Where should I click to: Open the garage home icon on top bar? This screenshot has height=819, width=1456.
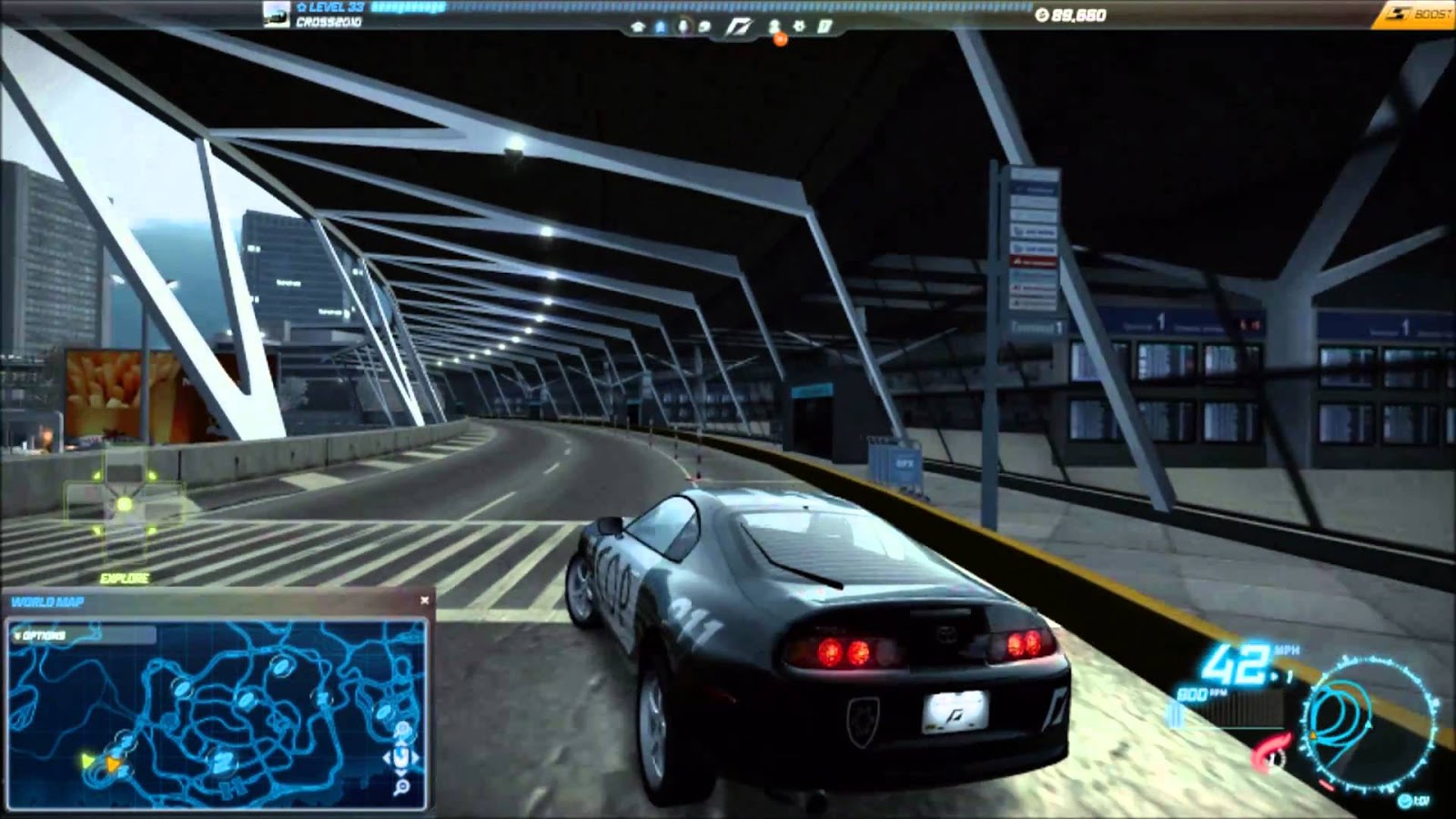640,27
